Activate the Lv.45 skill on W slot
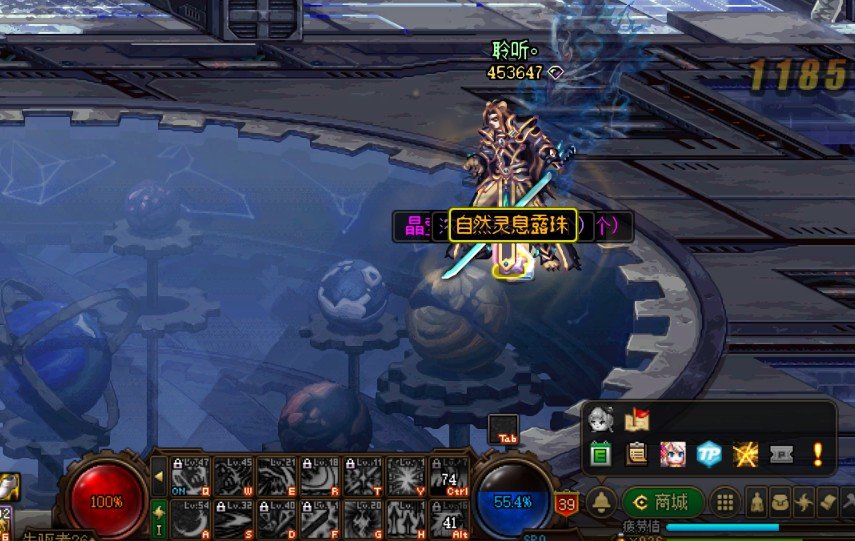Image resolution: width=855 pixels, height=541 pixels. (x=233, y=476)
